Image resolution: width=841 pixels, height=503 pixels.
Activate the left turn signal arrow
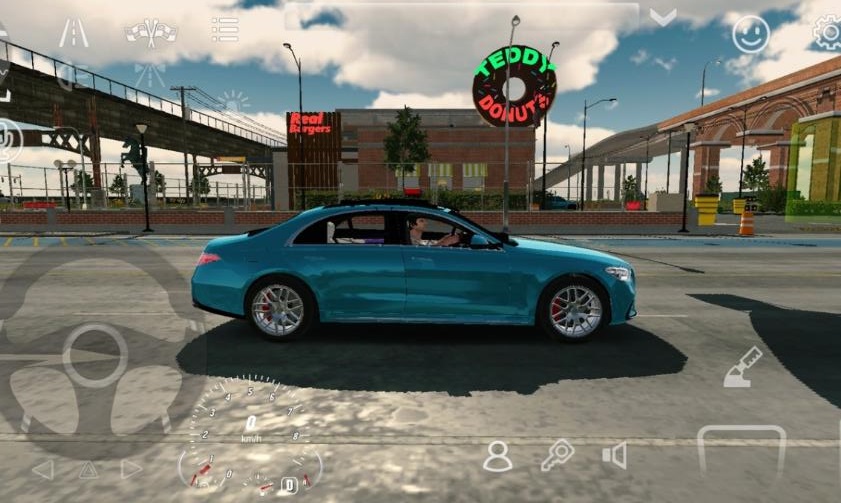click(42, 469)
